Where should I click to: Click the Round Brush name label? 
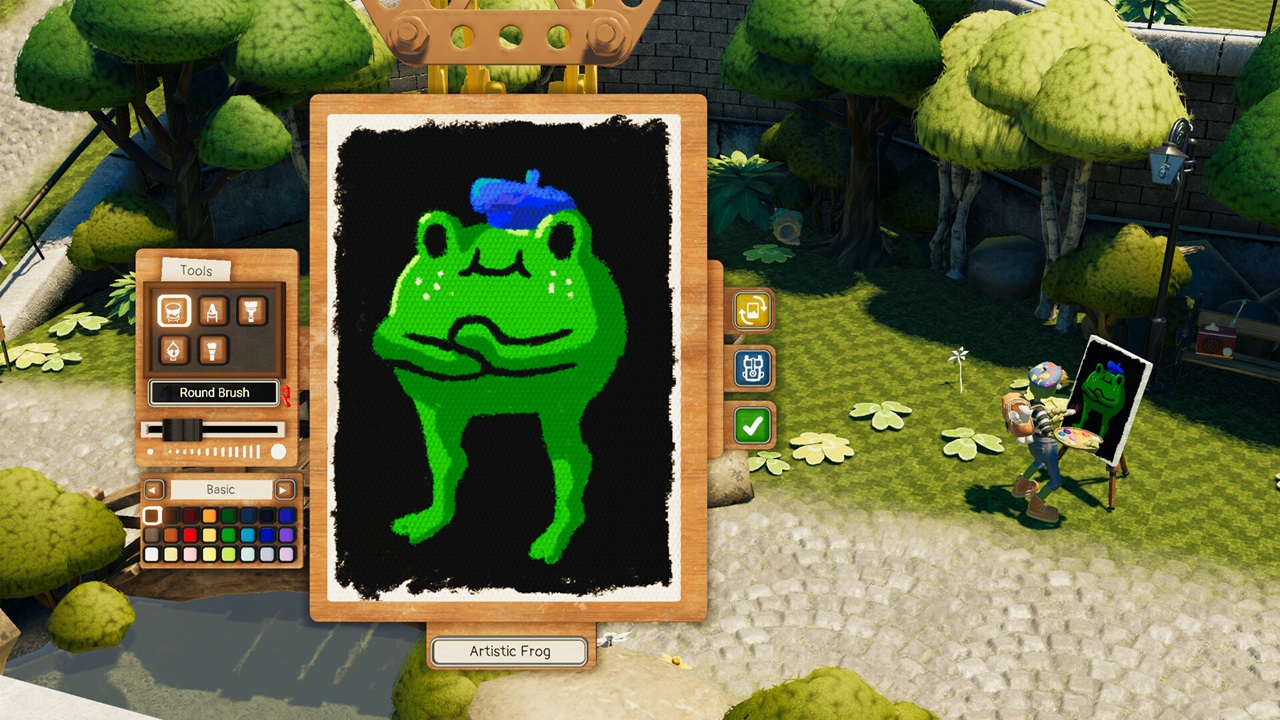tap(214, 392)
